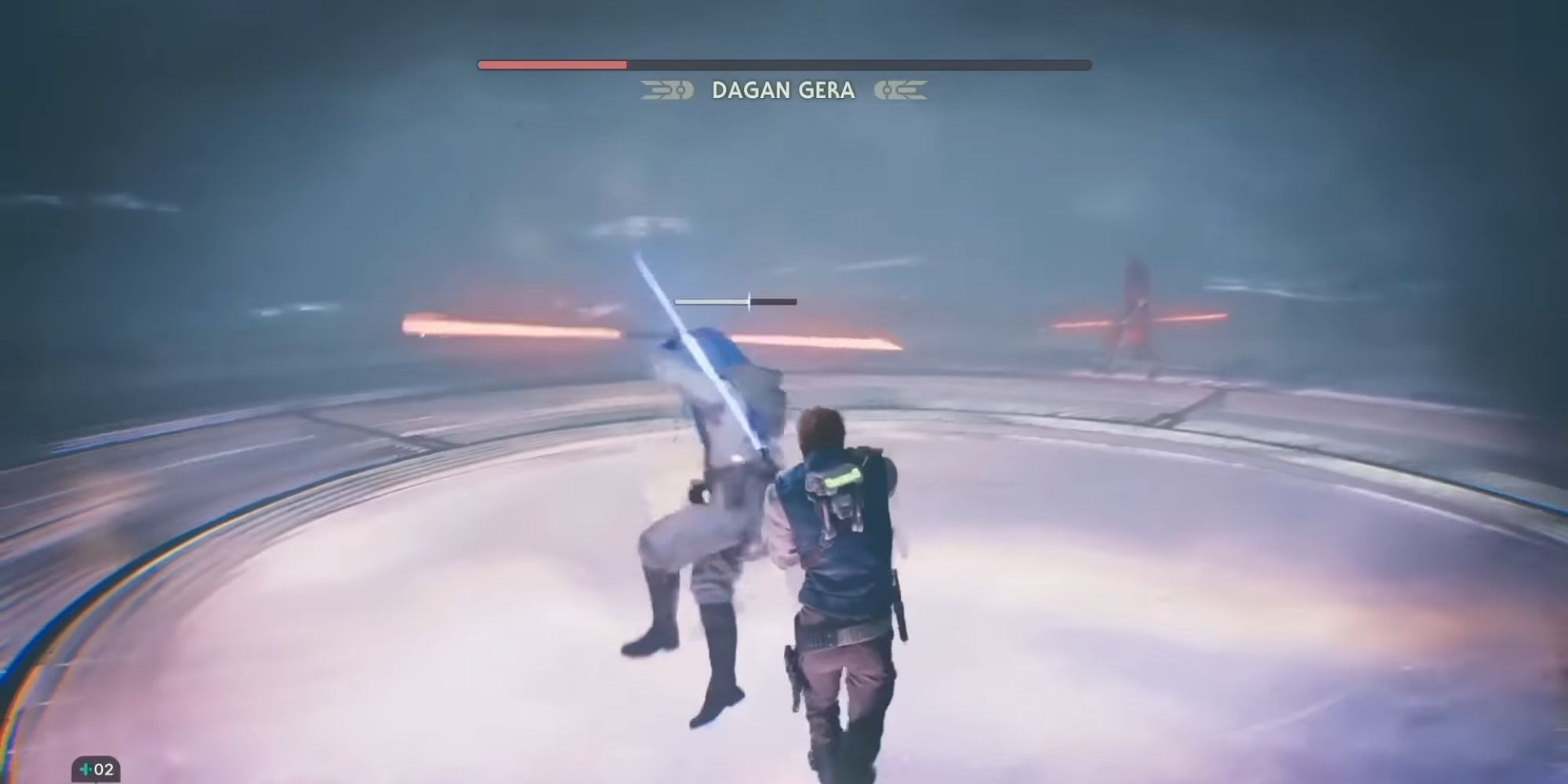Screen dimensions: 1568x784
Task: Click the left emblem beside DAGAN GERA
Action: [x=665, y=91]
